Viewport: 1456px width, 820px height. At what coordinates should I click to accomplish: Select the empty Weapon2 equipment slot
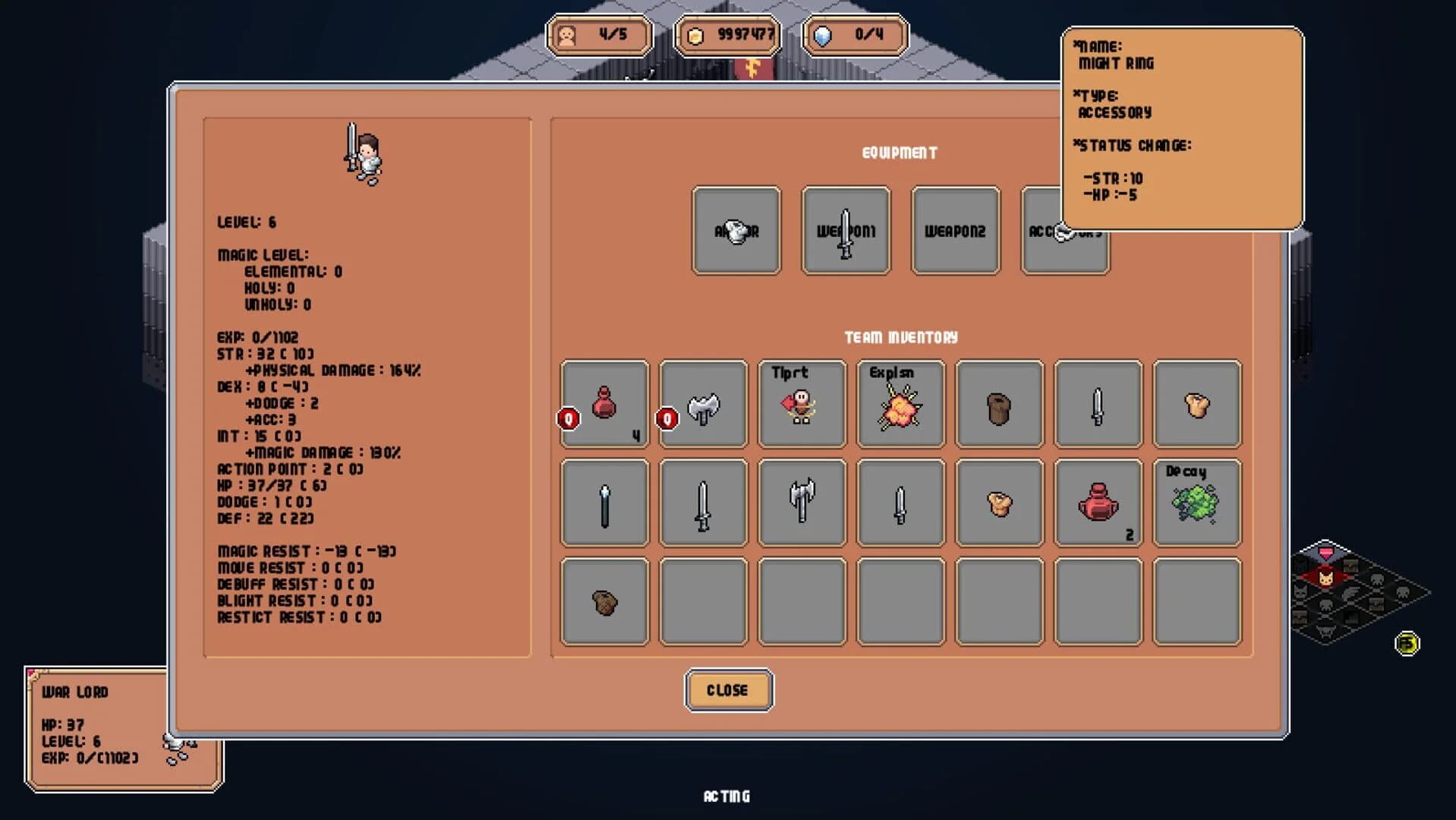[x=953, y=230]
